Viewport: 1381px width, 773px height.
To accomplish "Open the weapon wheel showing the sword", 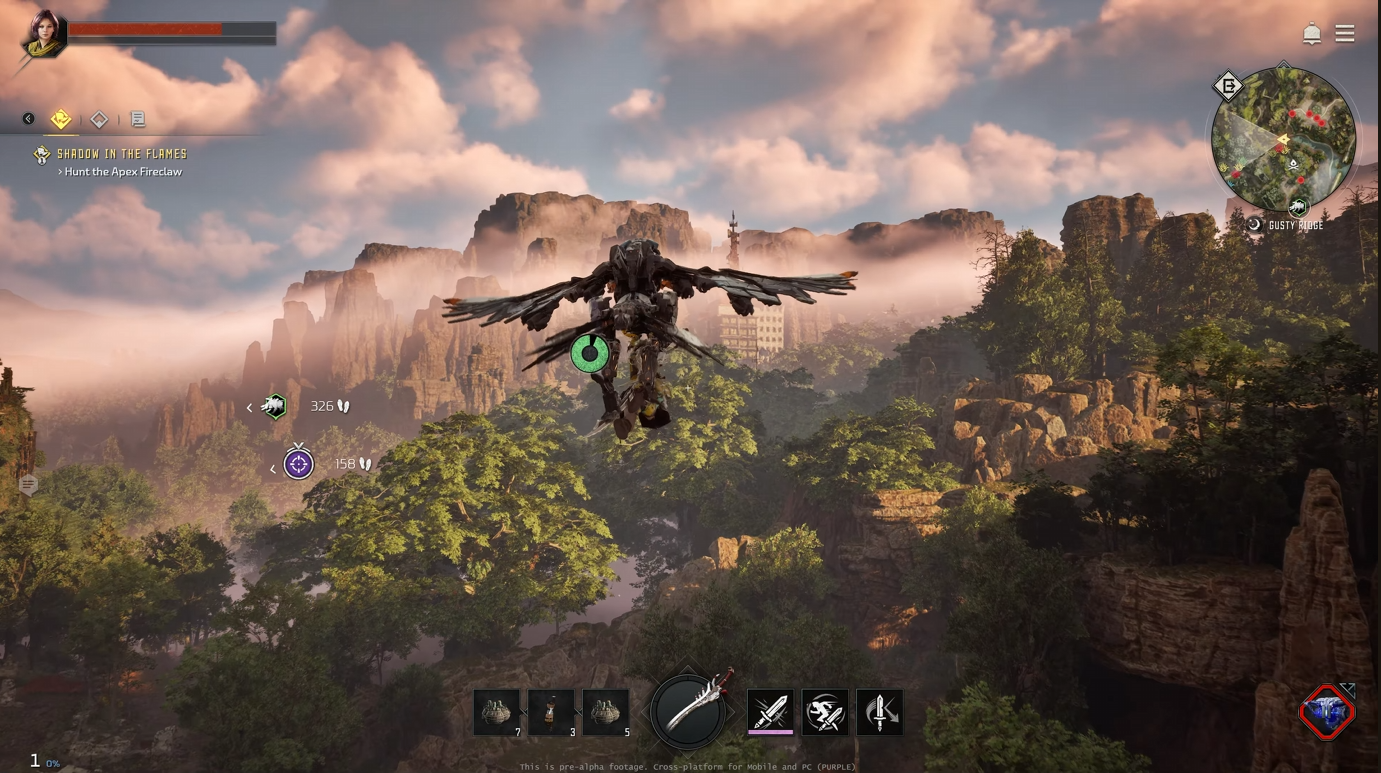I will click(x=687, y=711).
